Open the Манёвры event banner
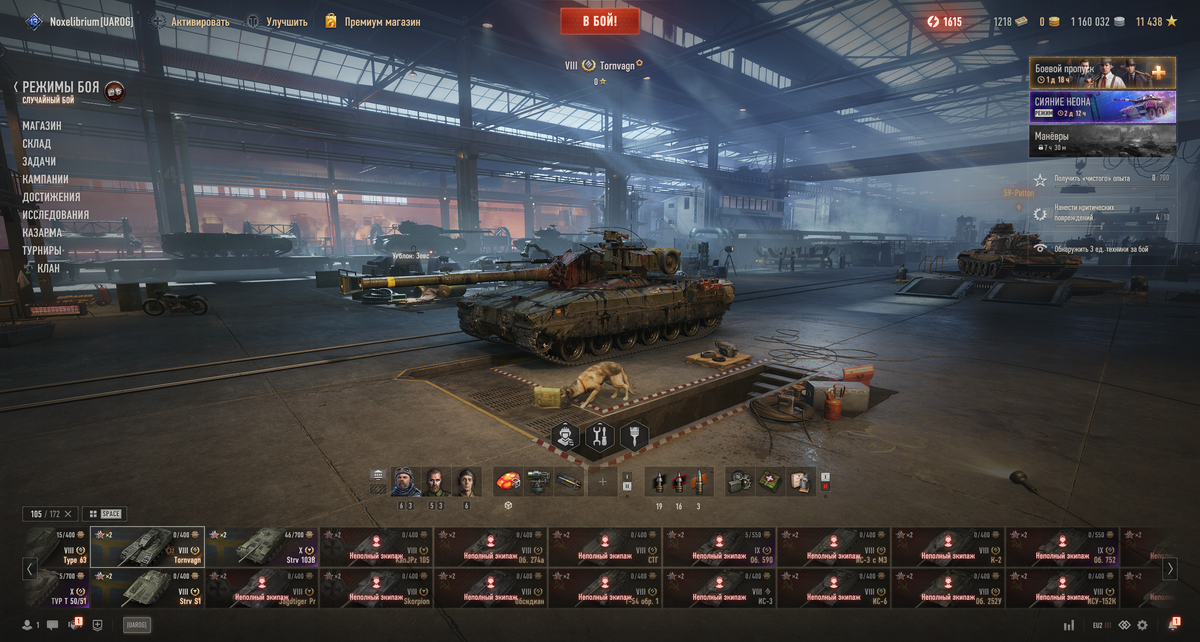 pos(1102,141)
